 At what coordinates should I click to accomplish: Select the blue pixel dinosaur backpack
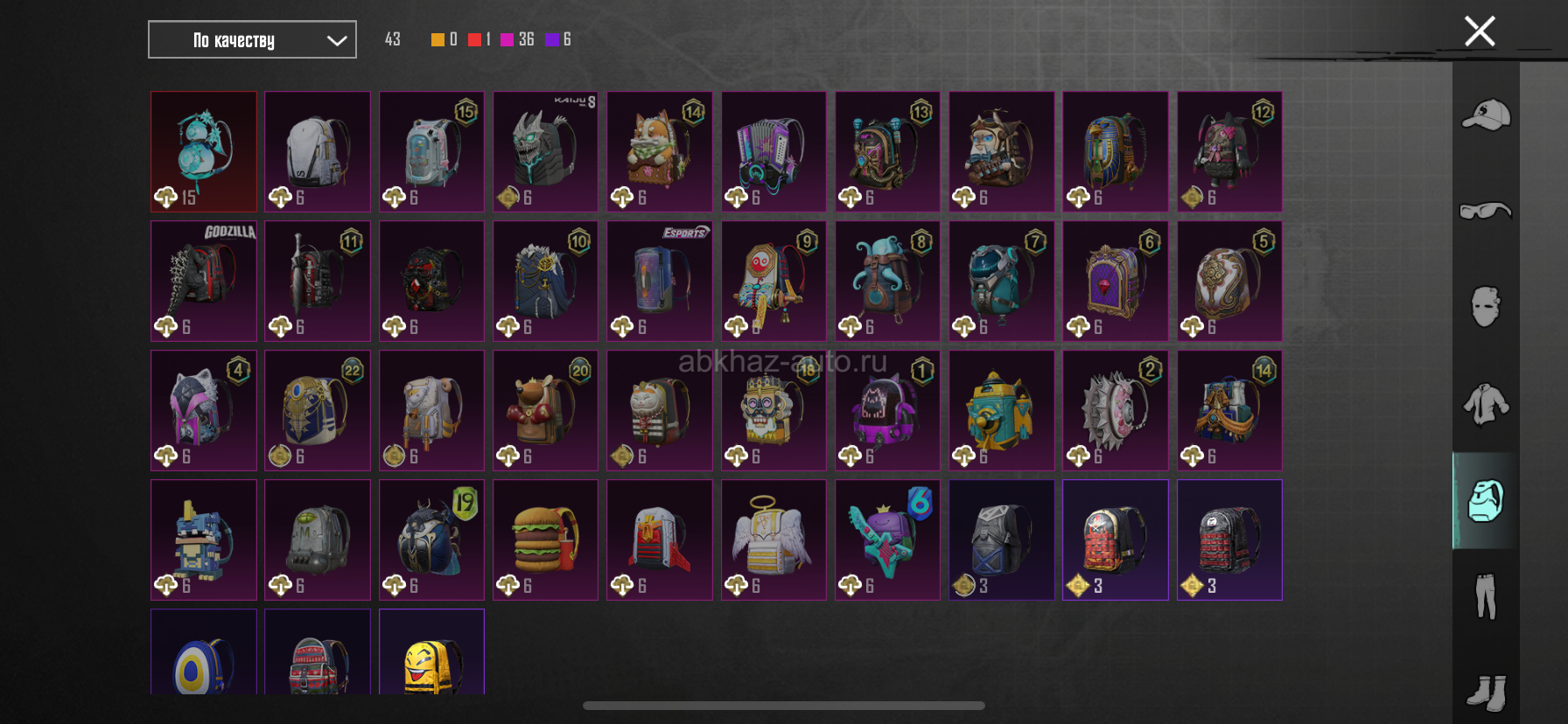[x=204, y=540]
